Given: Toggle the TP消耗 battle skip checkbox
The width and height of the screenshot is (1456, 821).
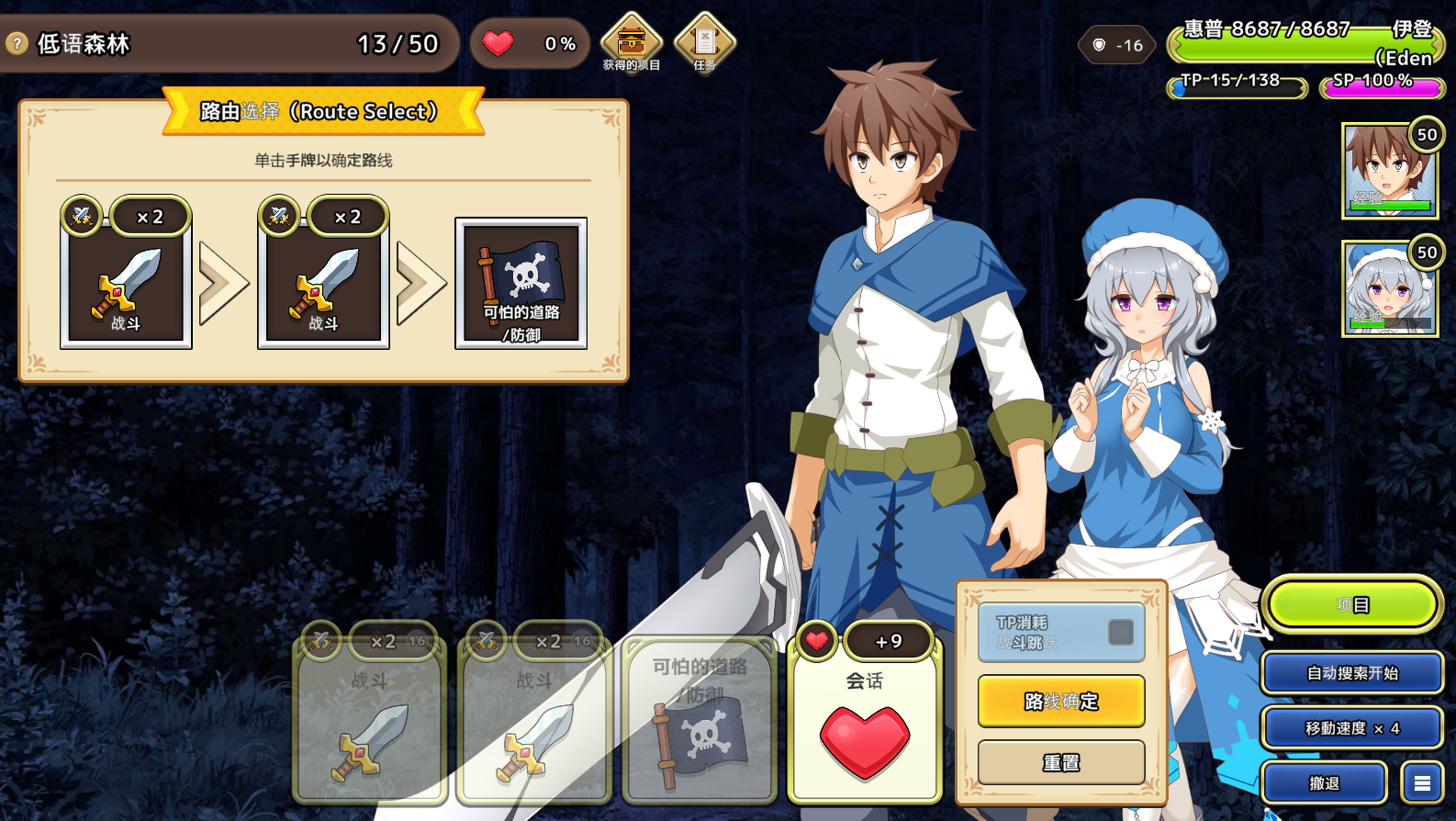Looking at the screenshot, I should [x=1120, y=632].
